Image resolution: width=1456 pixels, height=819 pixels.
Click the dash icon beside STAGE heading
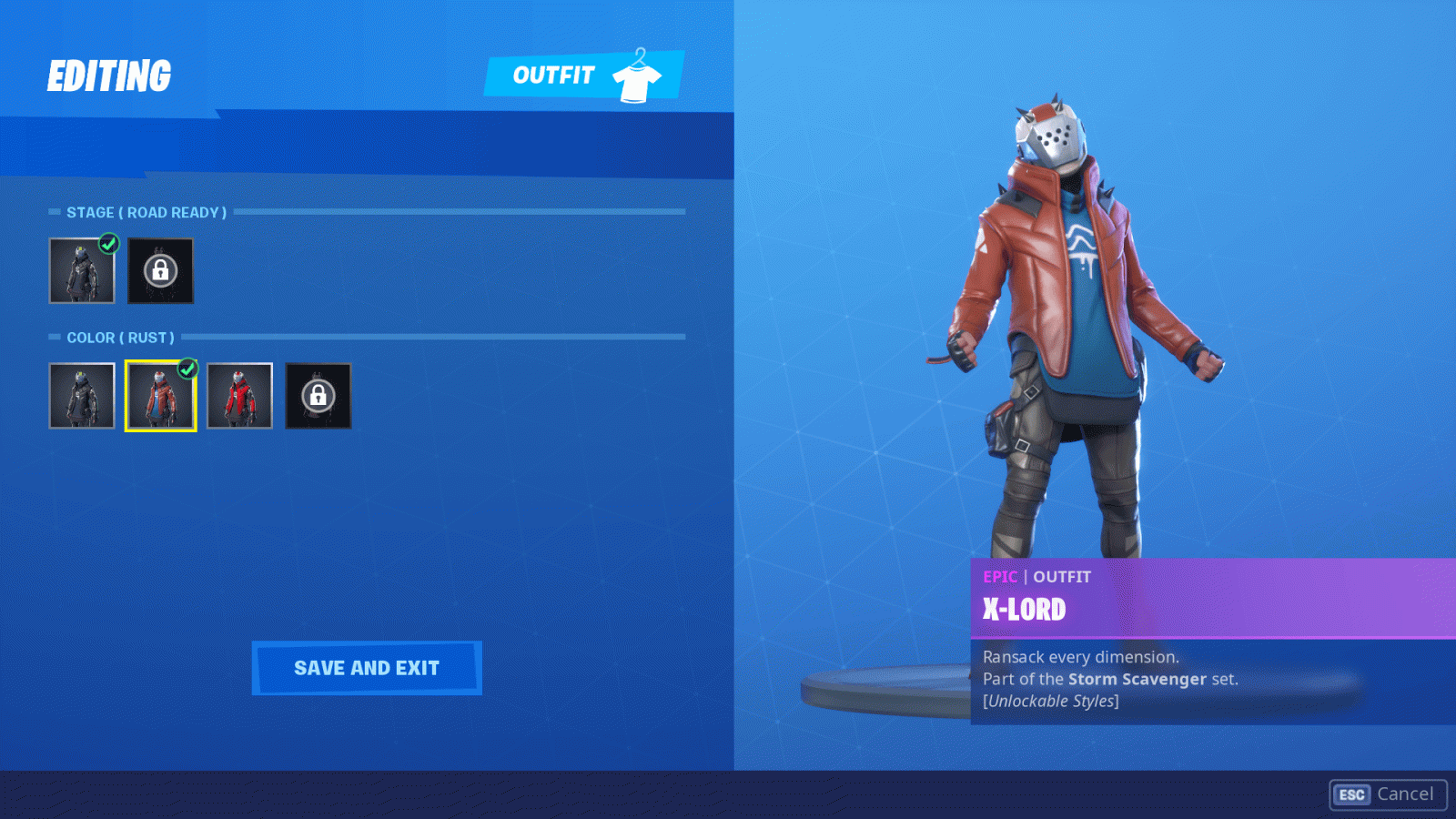pyautogui.click(x=53, y=212)
